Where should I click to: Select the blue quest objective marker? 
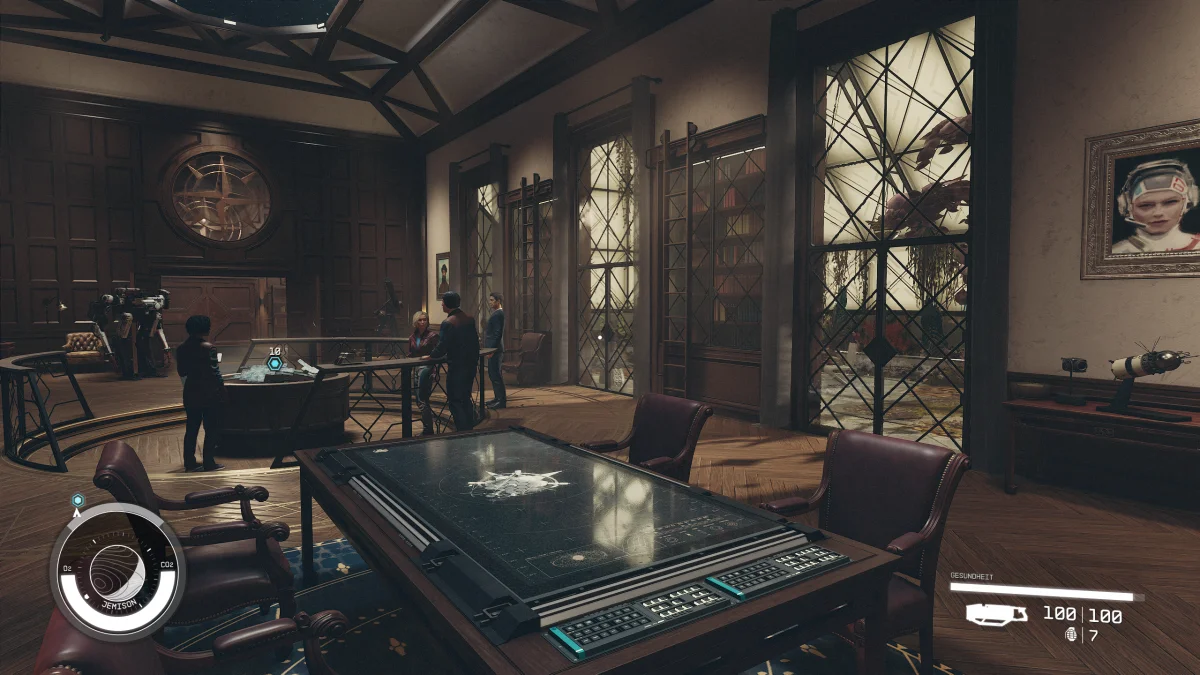(x=274, y=363)
